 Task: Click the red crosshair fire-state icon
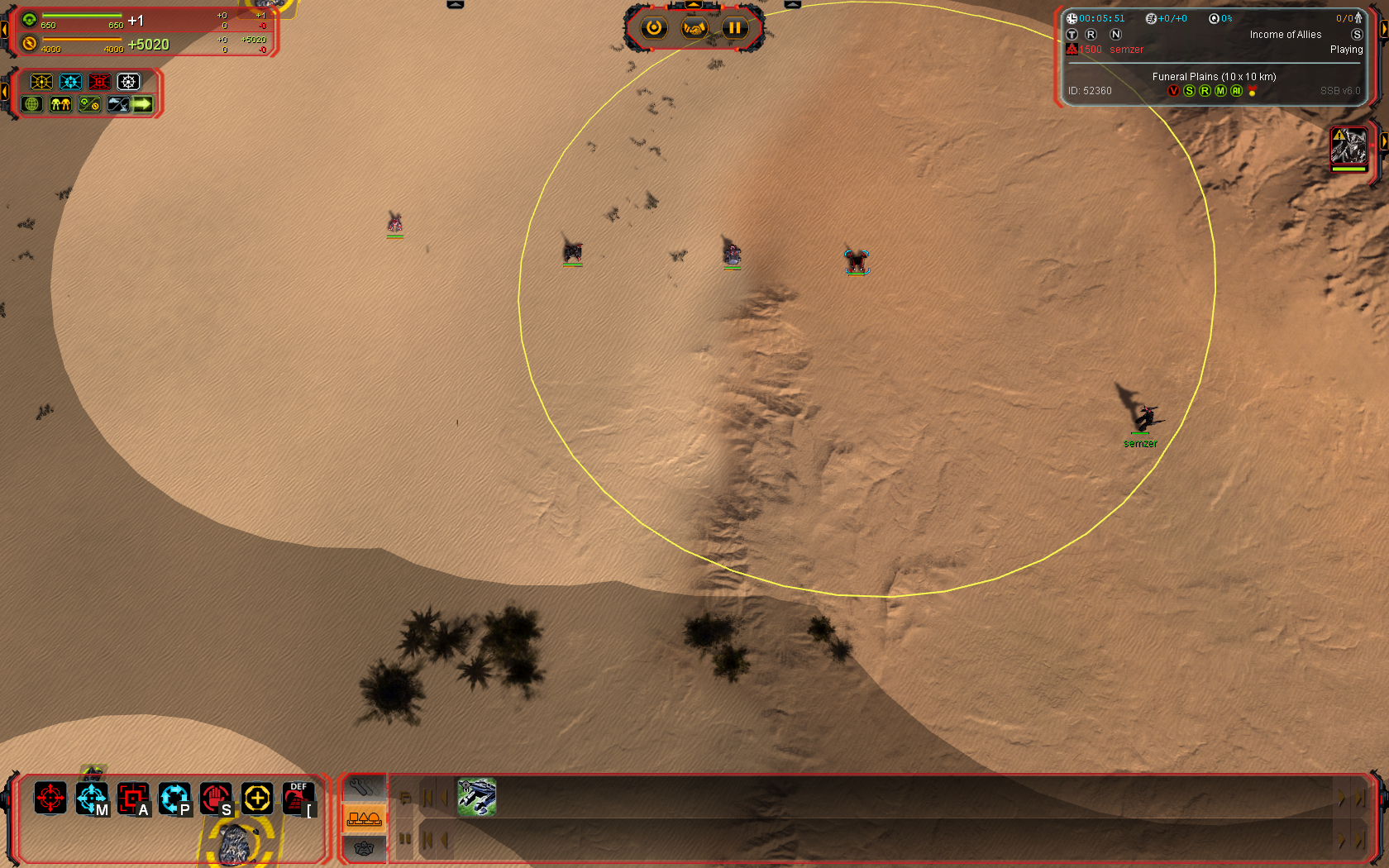coord(50,799)
